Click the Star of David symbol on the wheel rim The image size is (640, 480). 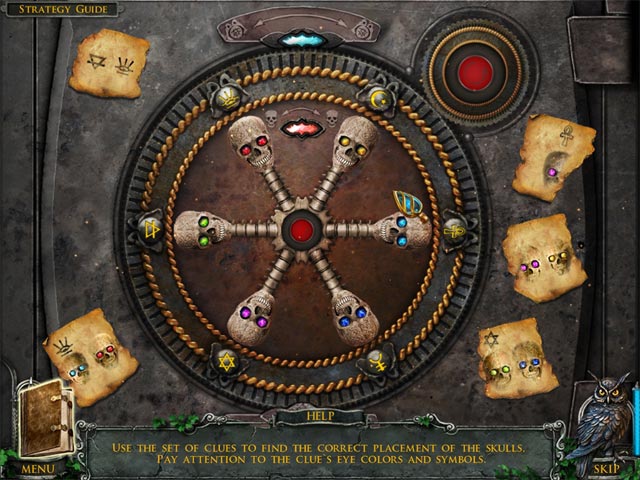point(224,360)
